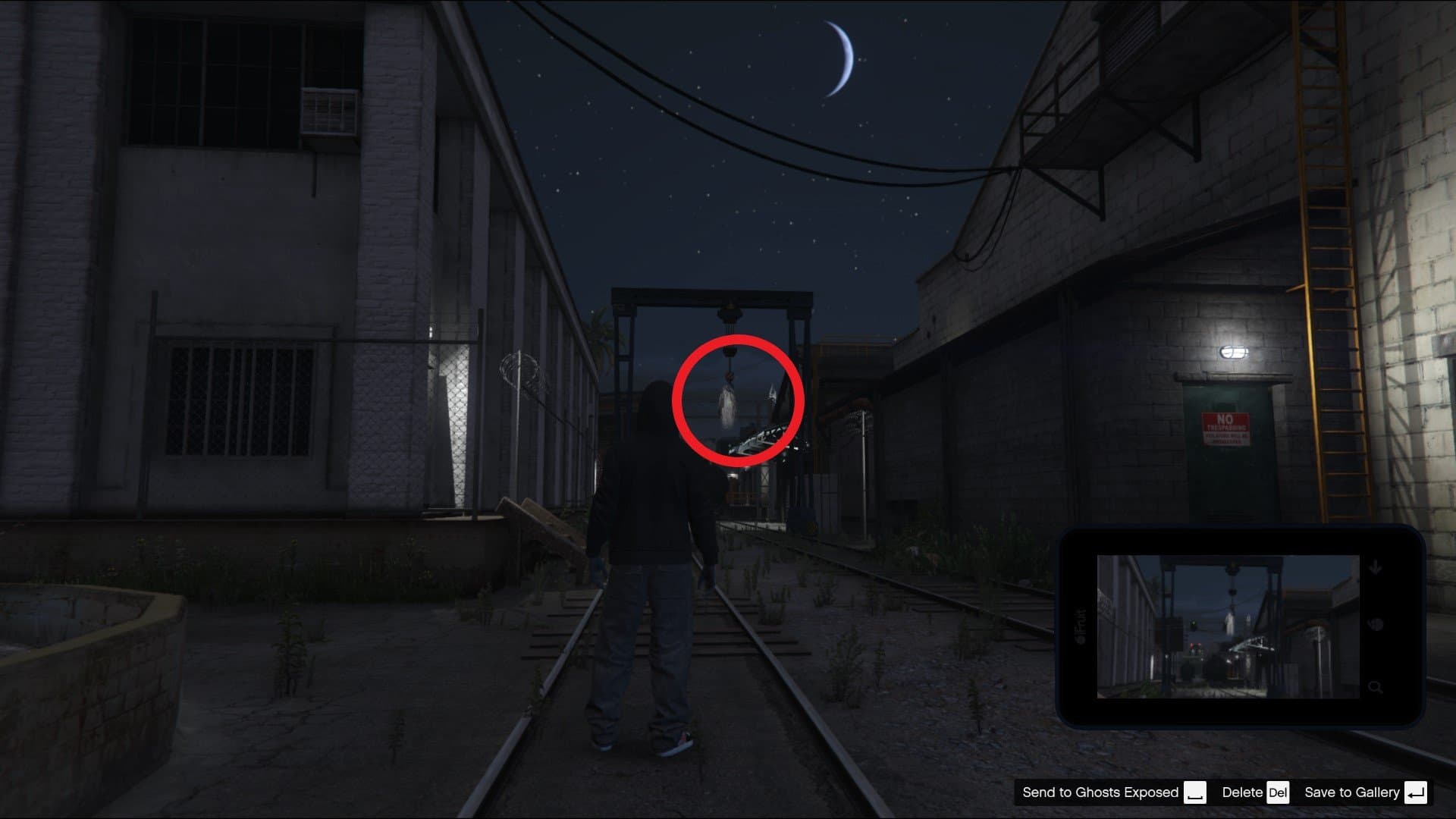1456x819 pixels.
Task: Select the Delete option in the bottom bar
Action: [x=1244, y=792]
